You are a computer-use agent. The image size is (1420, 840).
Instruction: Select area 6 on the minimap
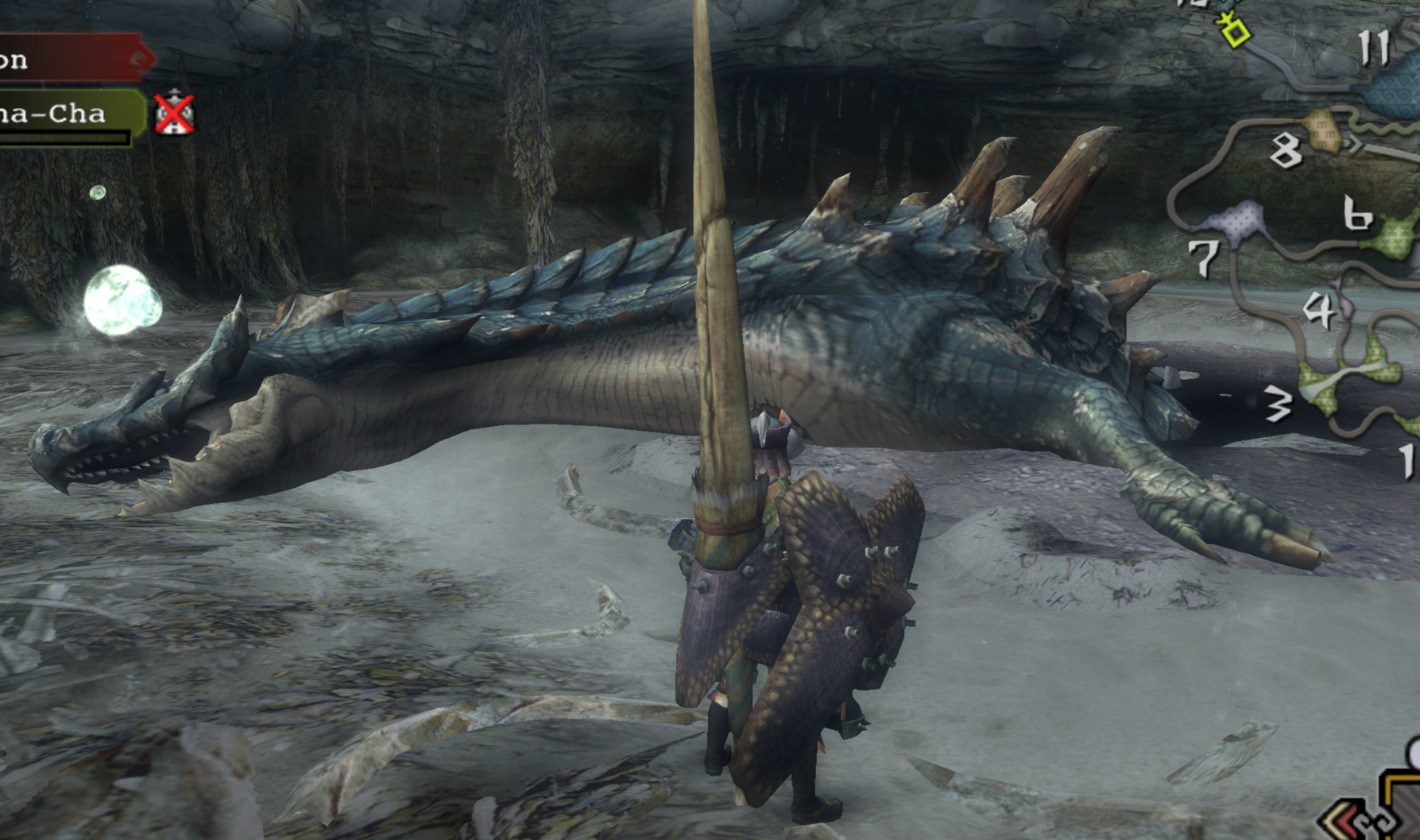point(1357,213)
